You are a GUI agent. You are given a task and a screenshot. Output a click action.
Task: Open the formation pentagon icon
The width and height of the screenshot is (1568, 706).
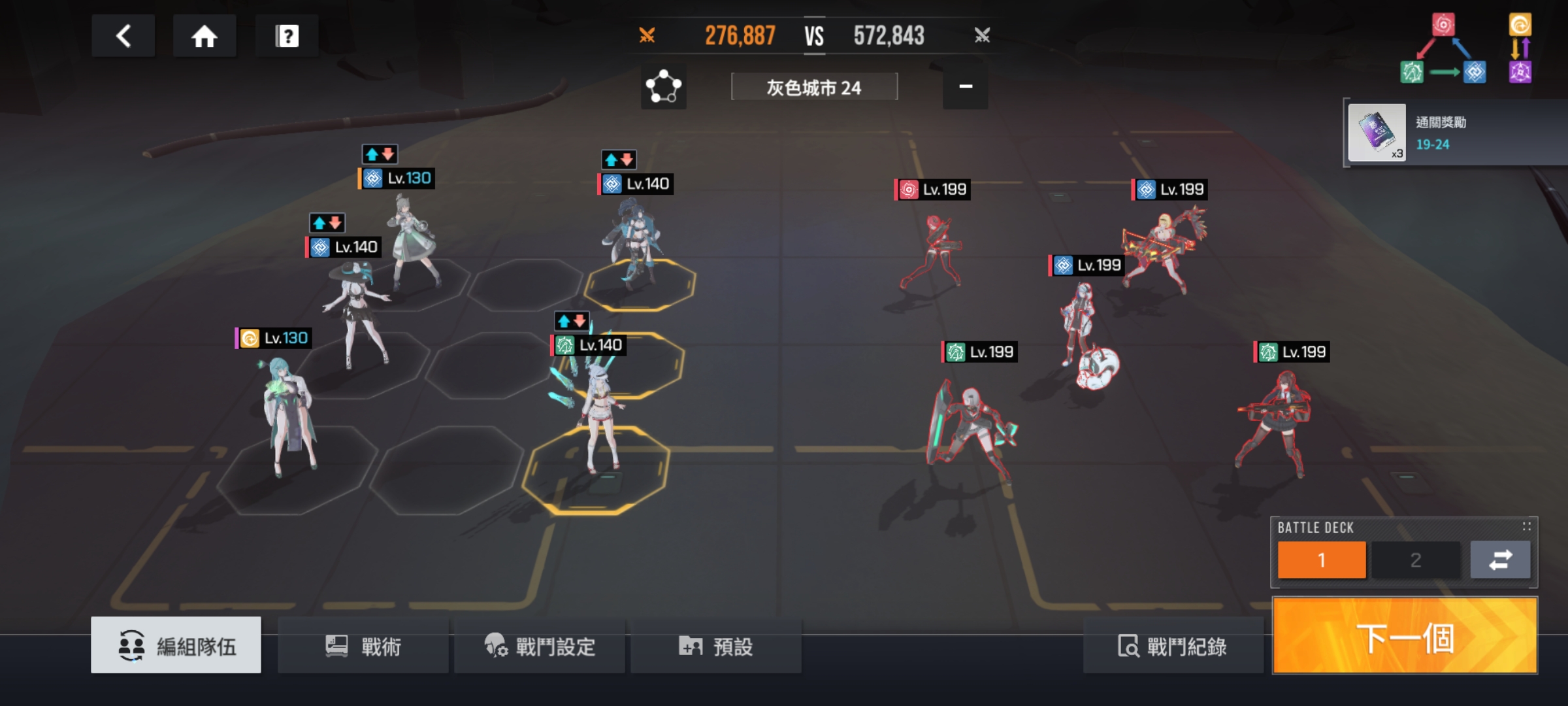click(x=663, y=86)
